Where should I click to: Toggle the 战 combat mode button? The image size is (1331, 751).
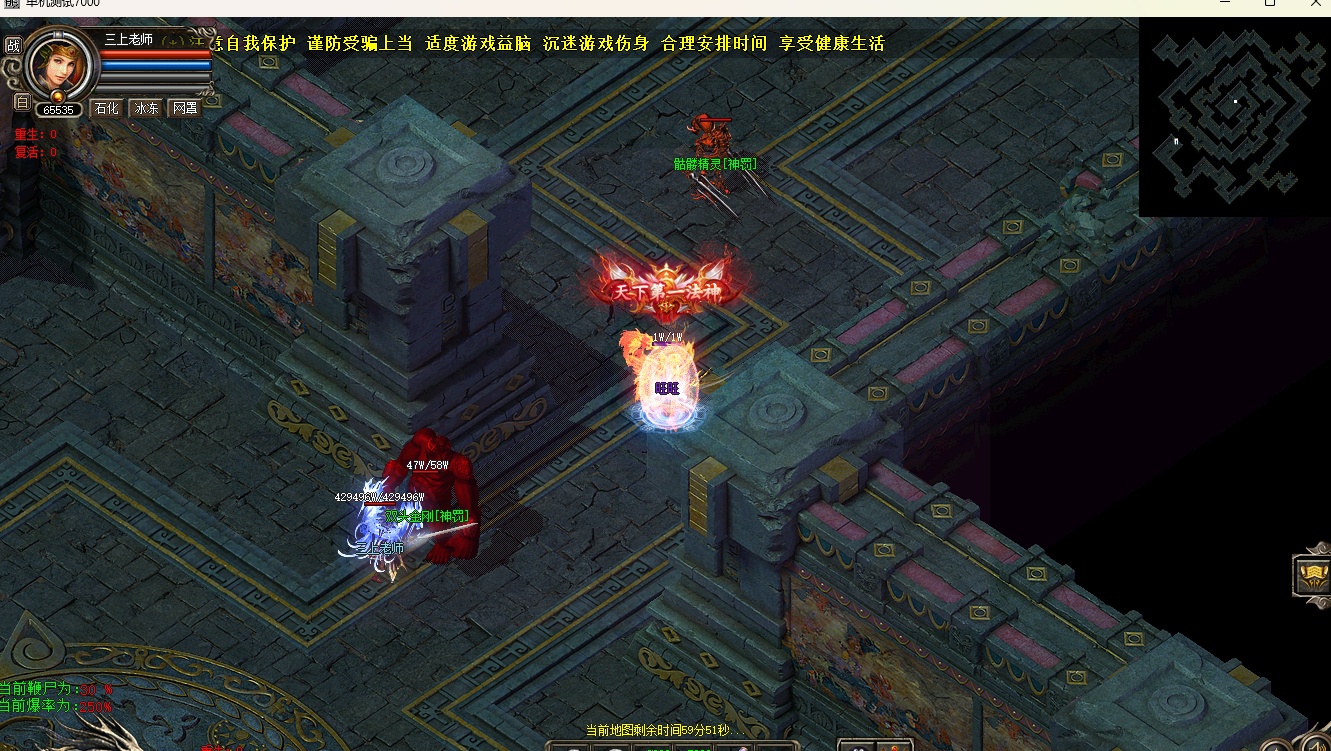(13, 45)
